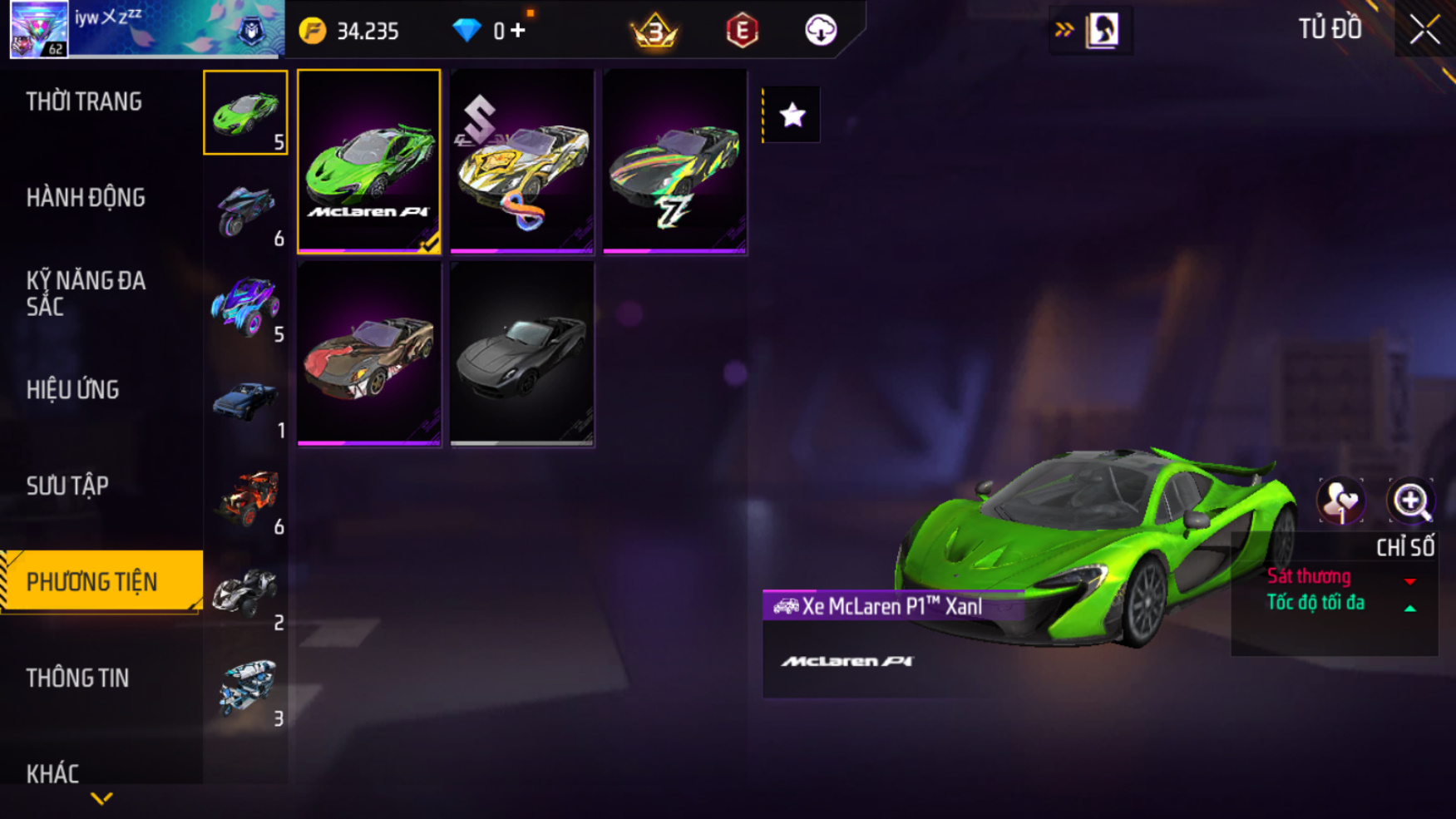
Task: Open the Thời Trang category
Action: (x=84, y=102)
